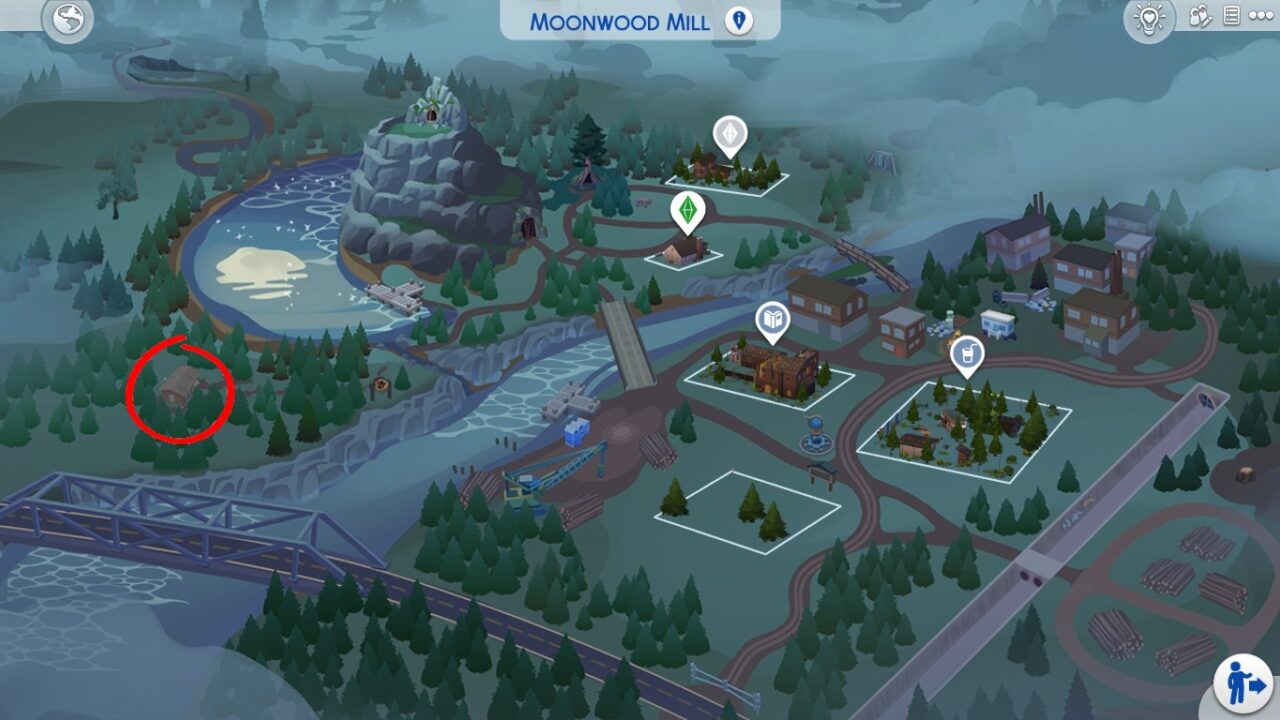This screenshot has width=1280, height=720.
Task: Select the empty lot with three trees
Action: [747, 510]
